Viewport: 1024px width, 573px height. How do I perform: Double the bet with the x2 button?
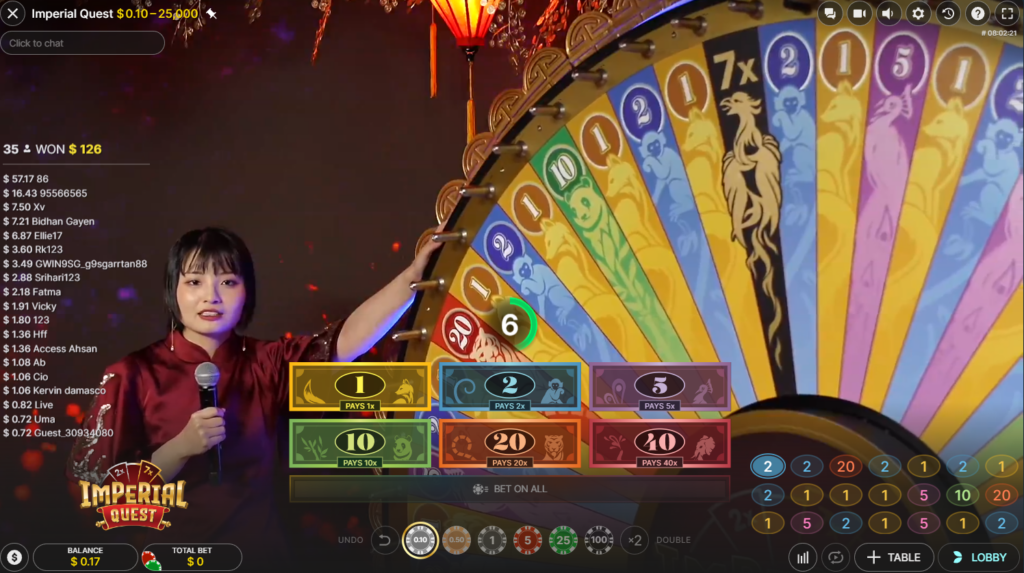(x=633, y=540)
